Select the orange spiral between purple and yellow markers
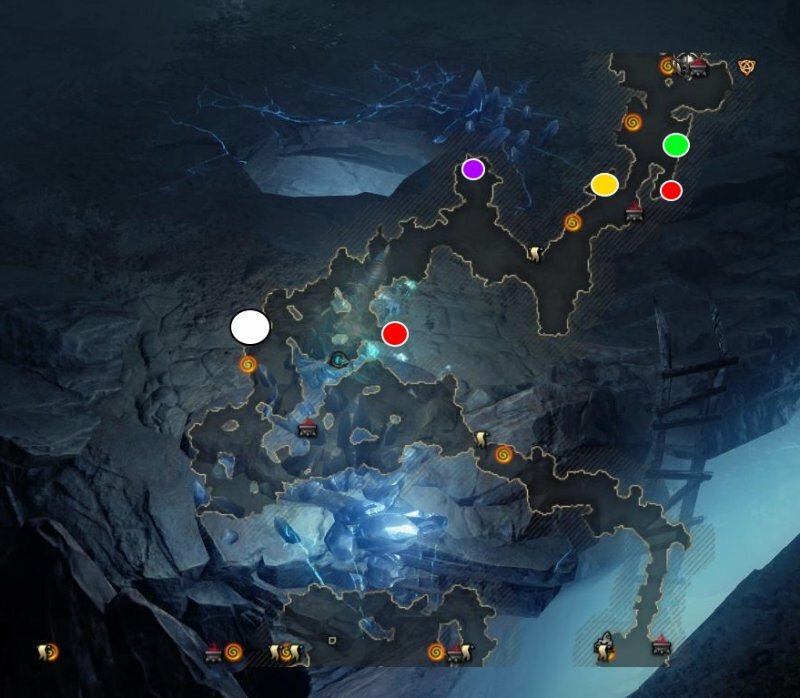800x698 pixels. [573, 222]
